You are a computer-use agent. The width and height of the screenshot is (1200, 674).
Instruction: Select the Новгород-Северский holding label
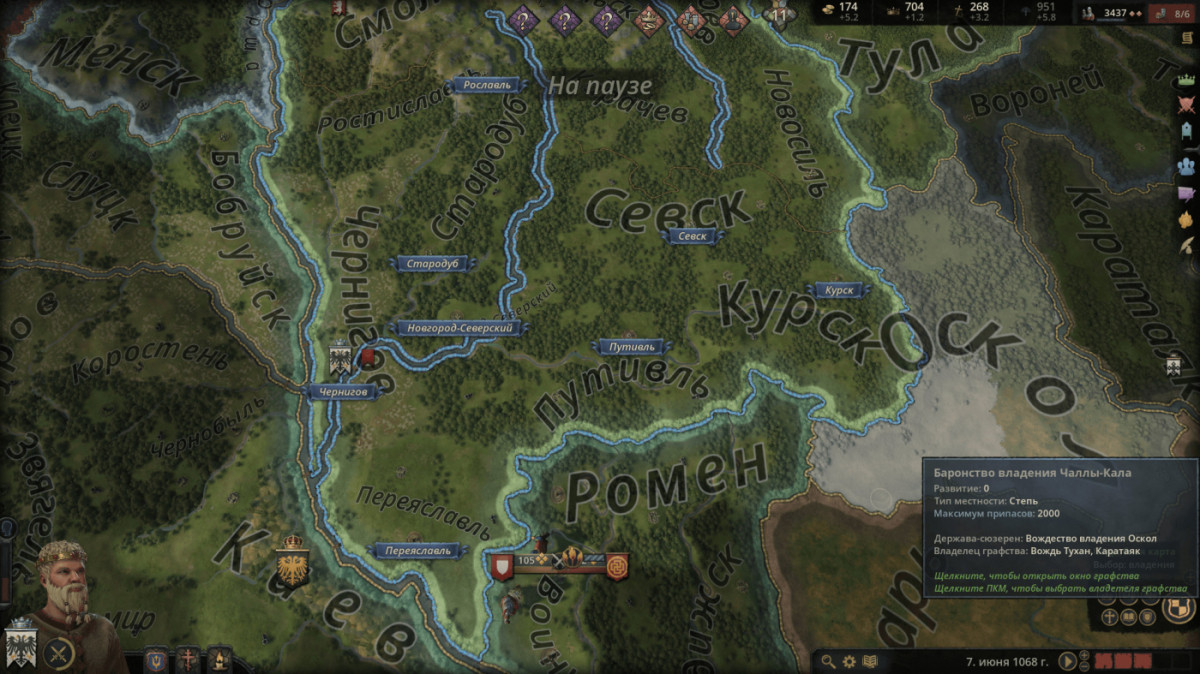[x=460, y=327]
